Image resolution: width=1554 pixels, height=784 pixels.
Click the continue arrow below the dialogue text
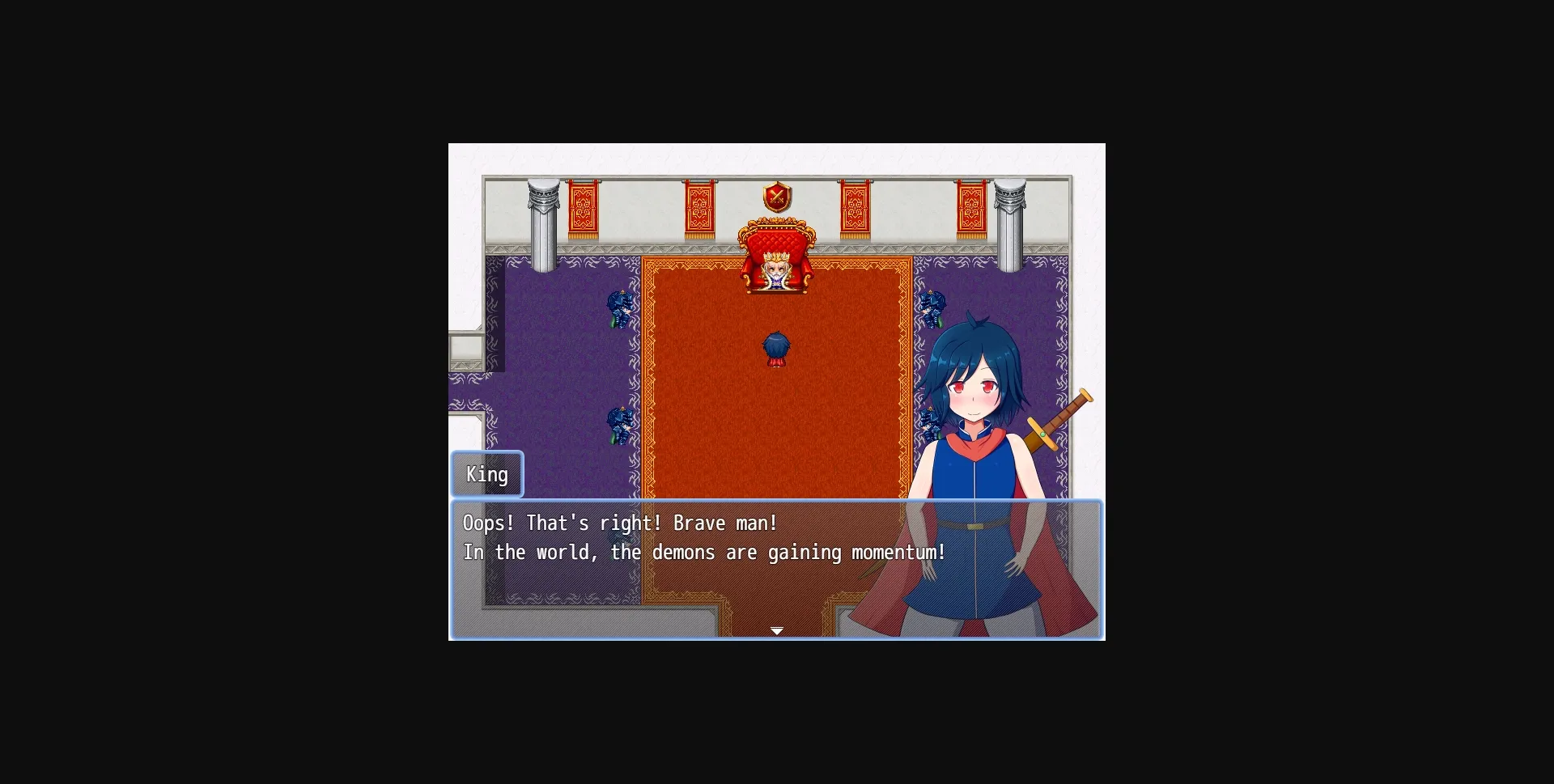pos(777,630)
